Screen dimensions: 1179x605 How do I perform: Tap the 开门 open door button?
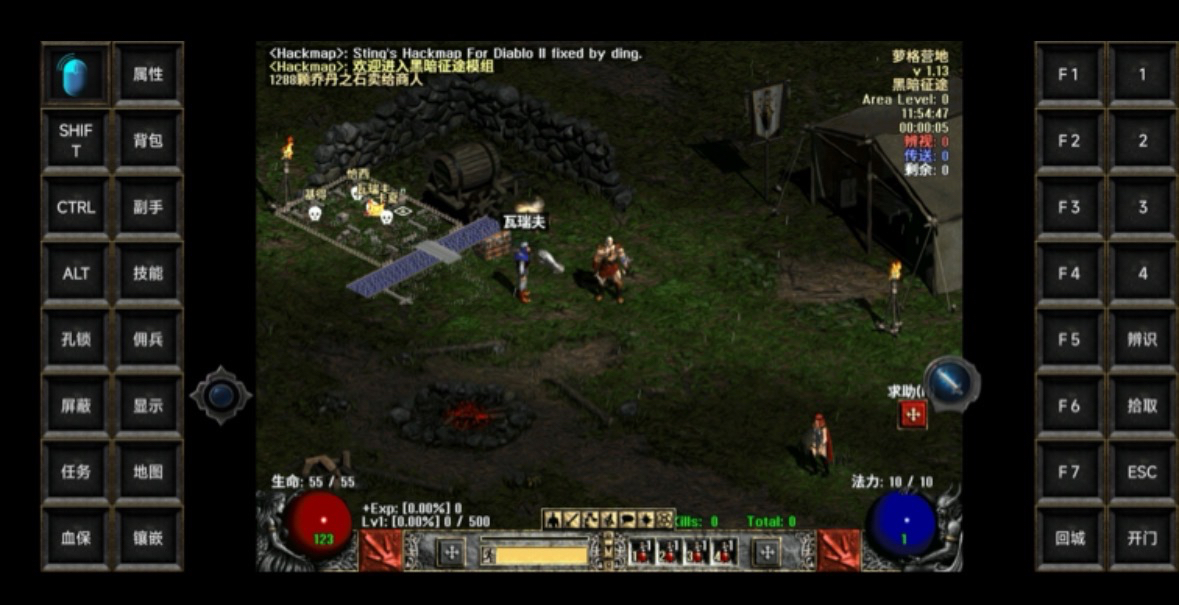(x=1142, y=537)
